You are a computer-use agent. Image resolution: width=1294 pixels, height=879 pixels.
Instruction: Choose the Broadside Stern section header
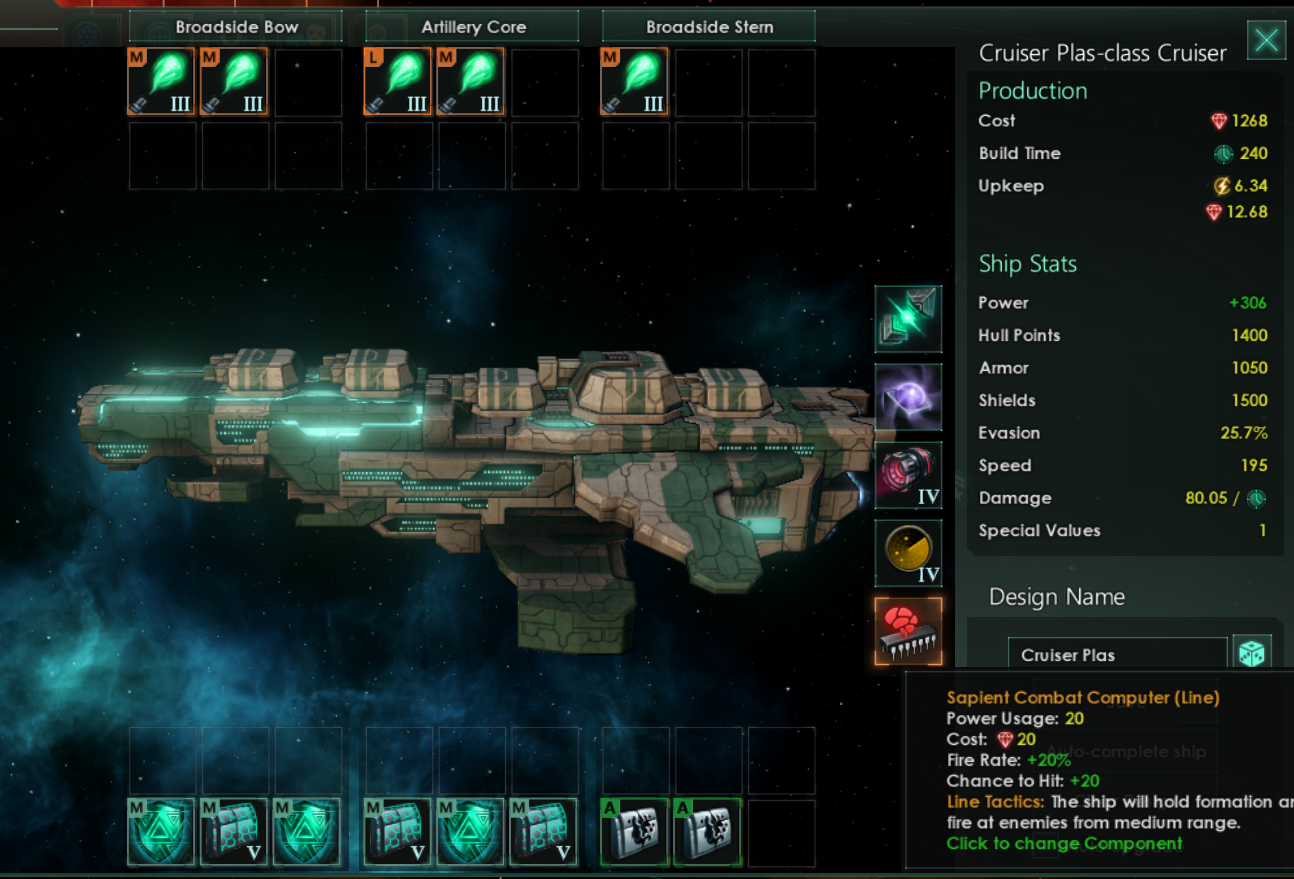tap(709, 27)
